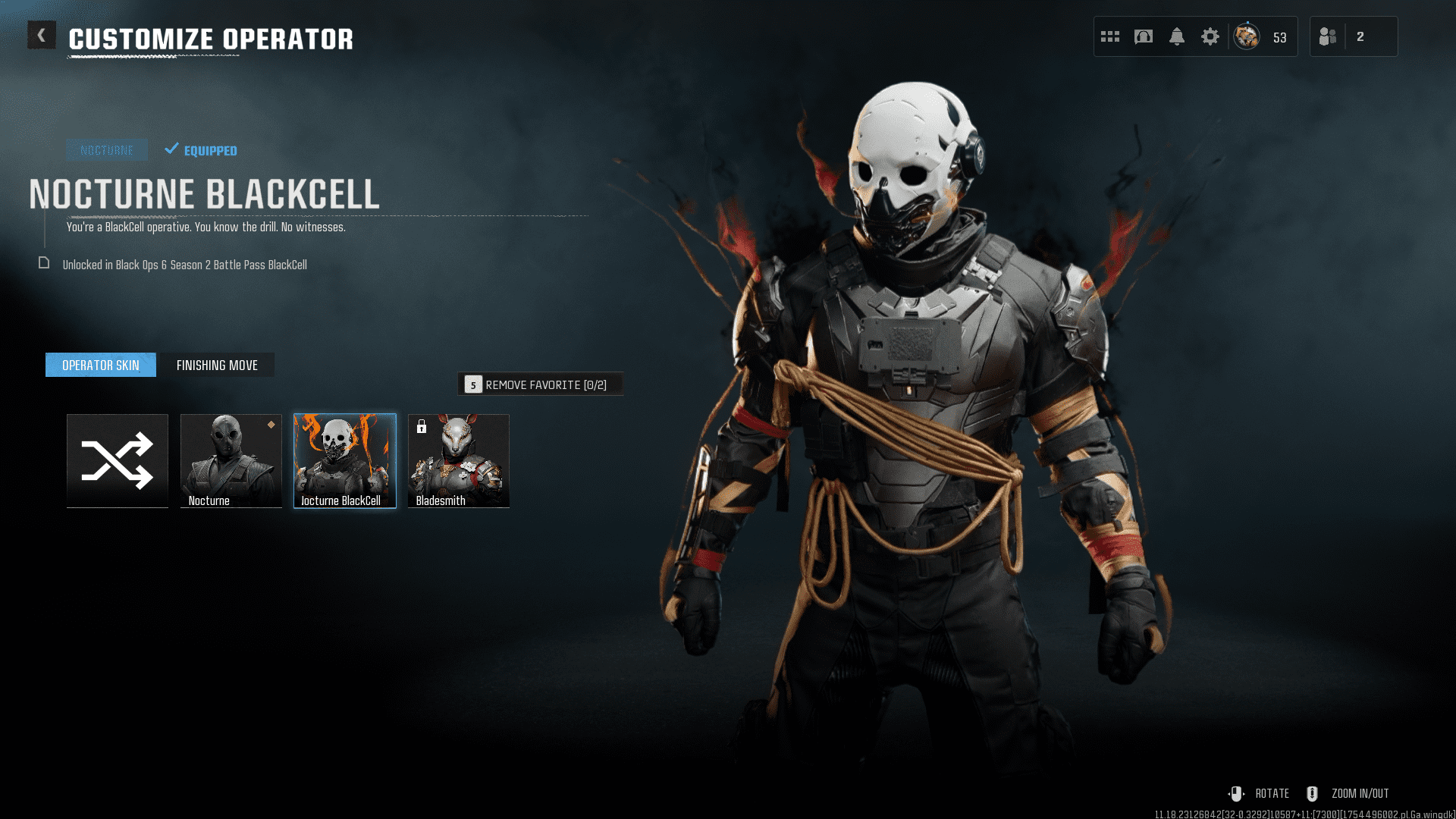Open the headset icon in top bar
Screen dimensions: 1456x819
[x=1144, y=36]
